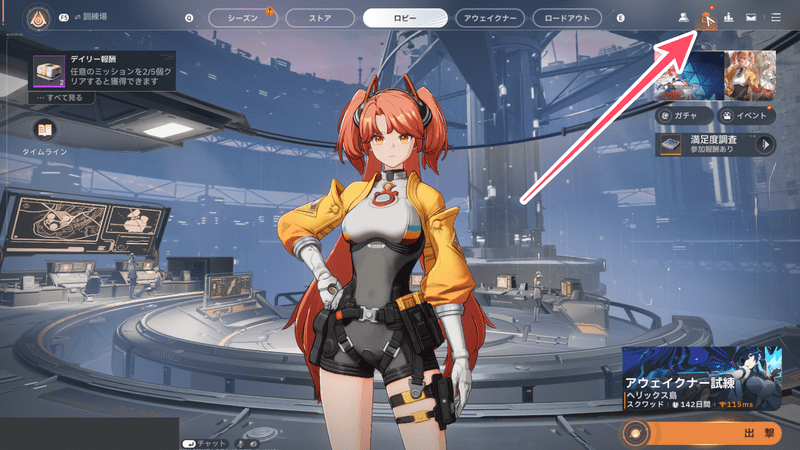Open the friends silhouette icon
The height and width of the screenshot is (450, 800).
[684, 18]
